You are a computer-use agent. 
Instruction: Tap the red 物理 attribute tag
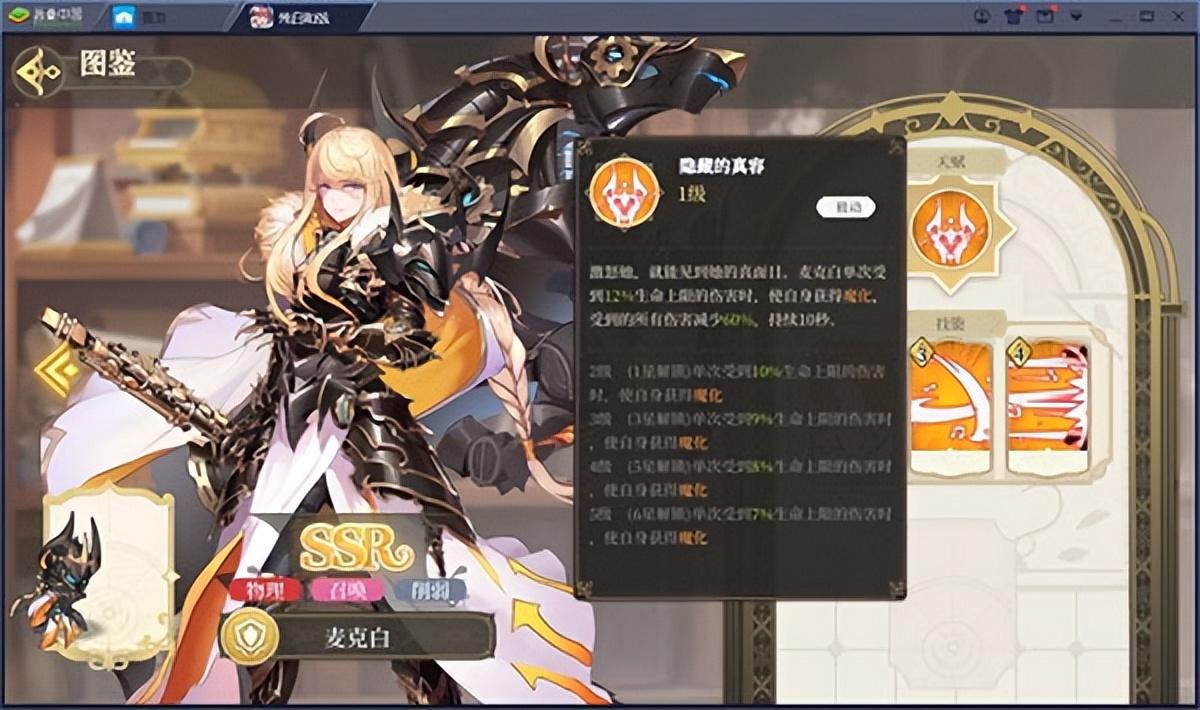pyautogui.click(x=265, y=590)
